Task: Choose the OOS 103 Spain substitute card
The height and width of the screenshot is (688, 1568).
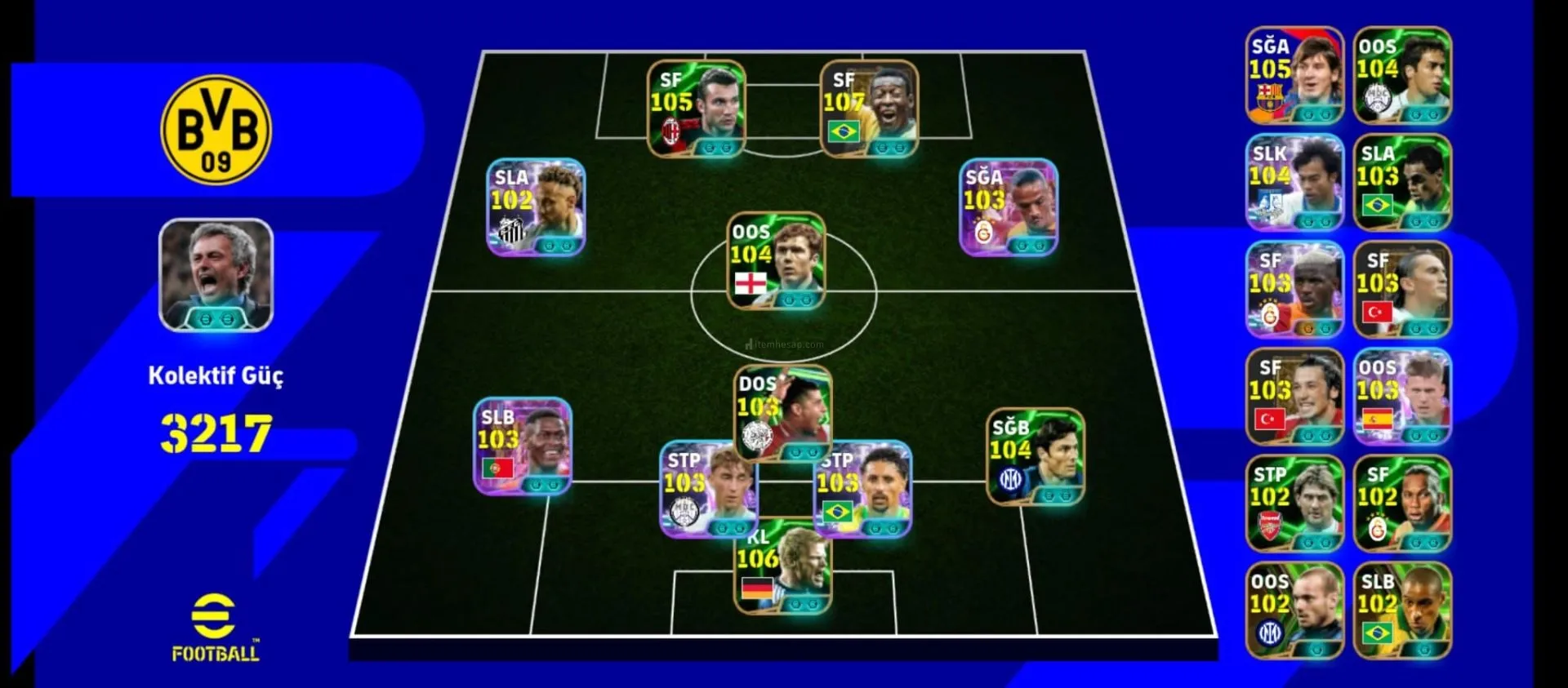Action: (x=1402, y=397)
